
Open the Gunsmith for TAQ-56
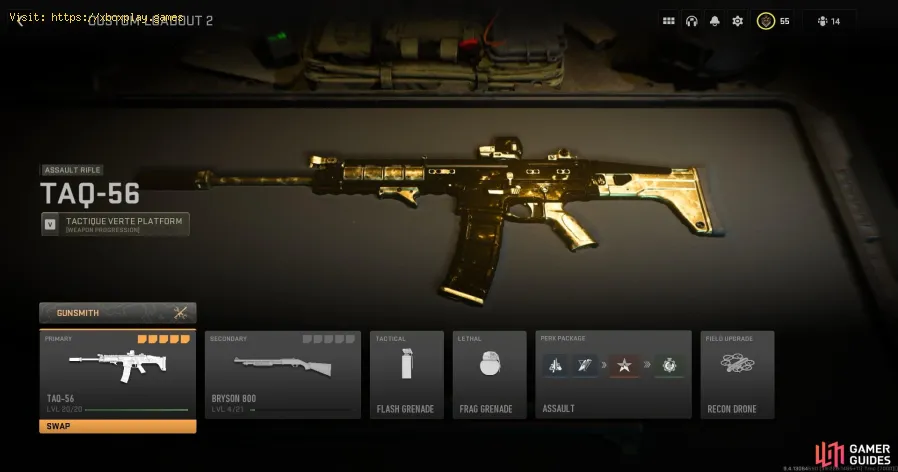pyautogui.click(x=117, y=313)
